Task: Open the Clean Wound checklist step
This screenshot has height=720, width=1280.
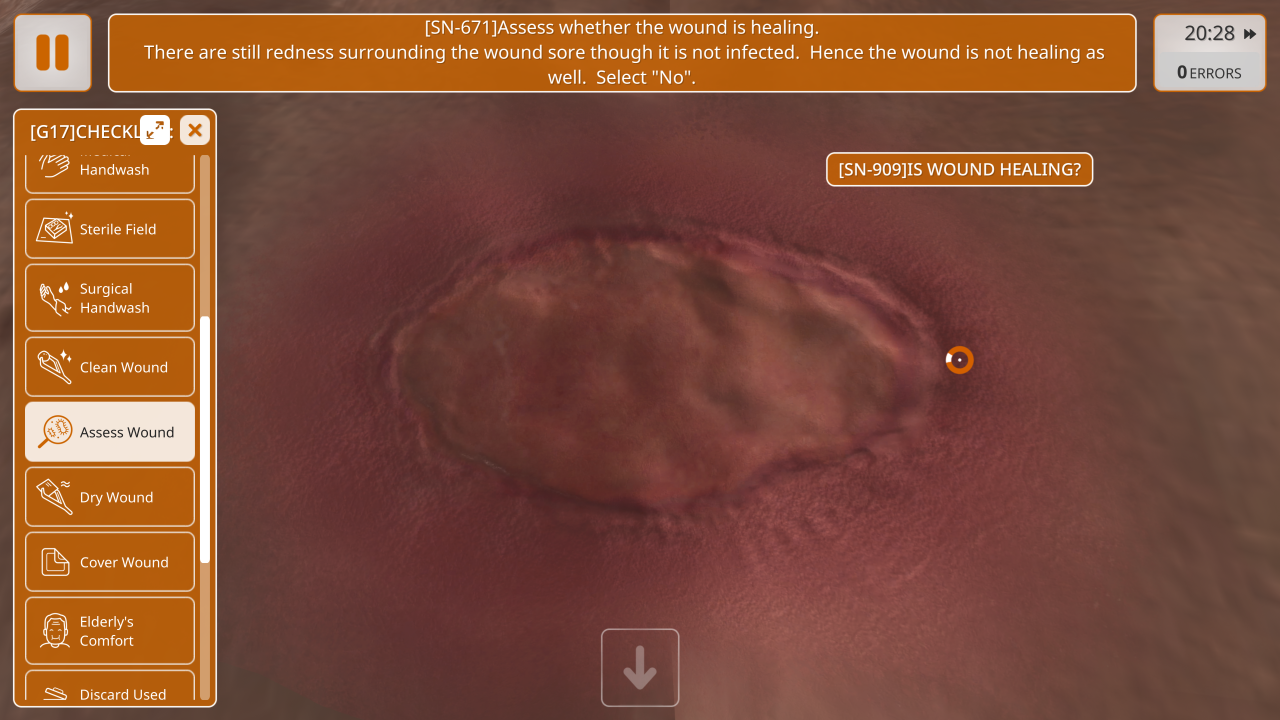Action: point(110,367)
